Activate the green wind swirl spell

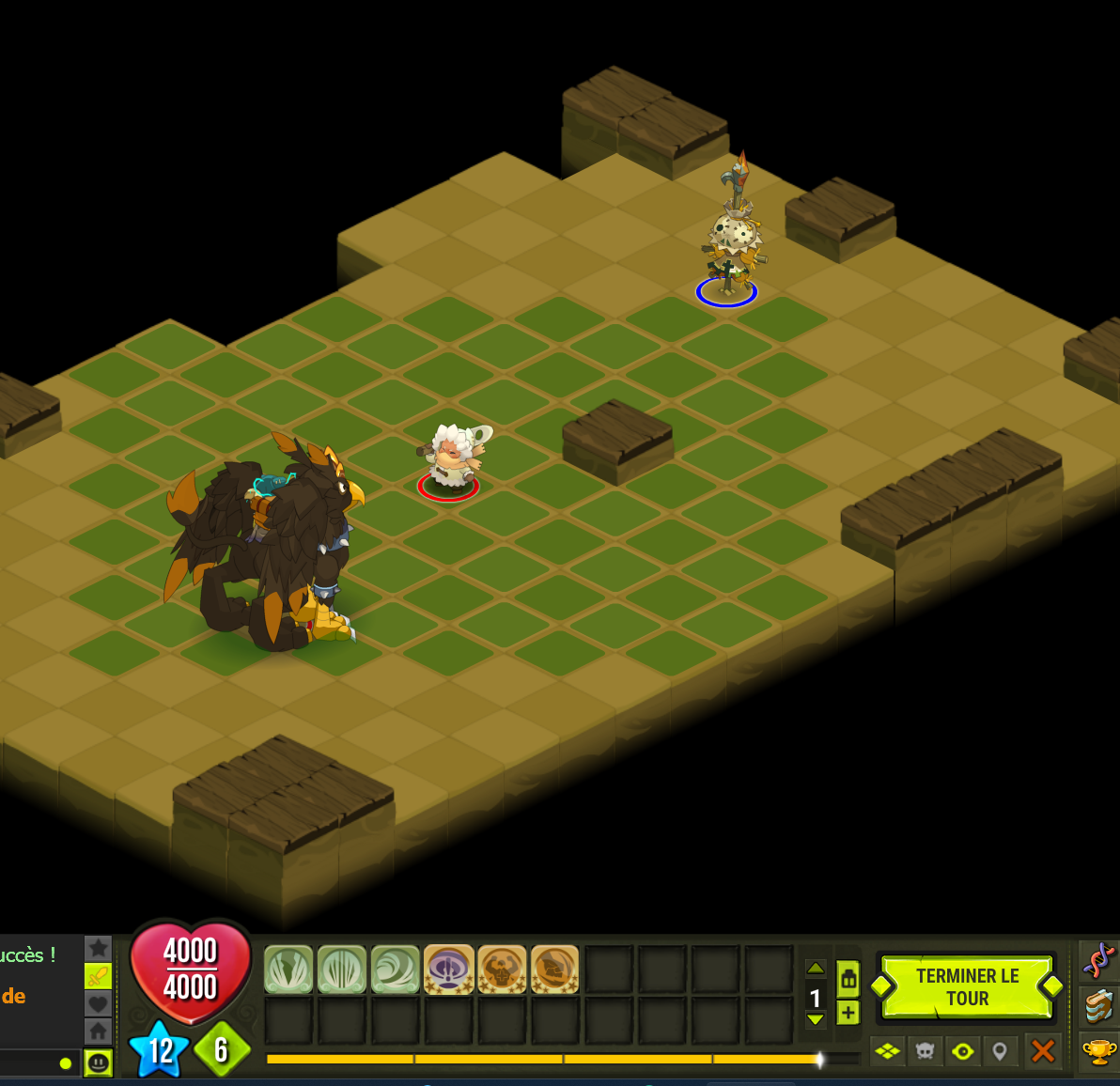tap(396, 970)
